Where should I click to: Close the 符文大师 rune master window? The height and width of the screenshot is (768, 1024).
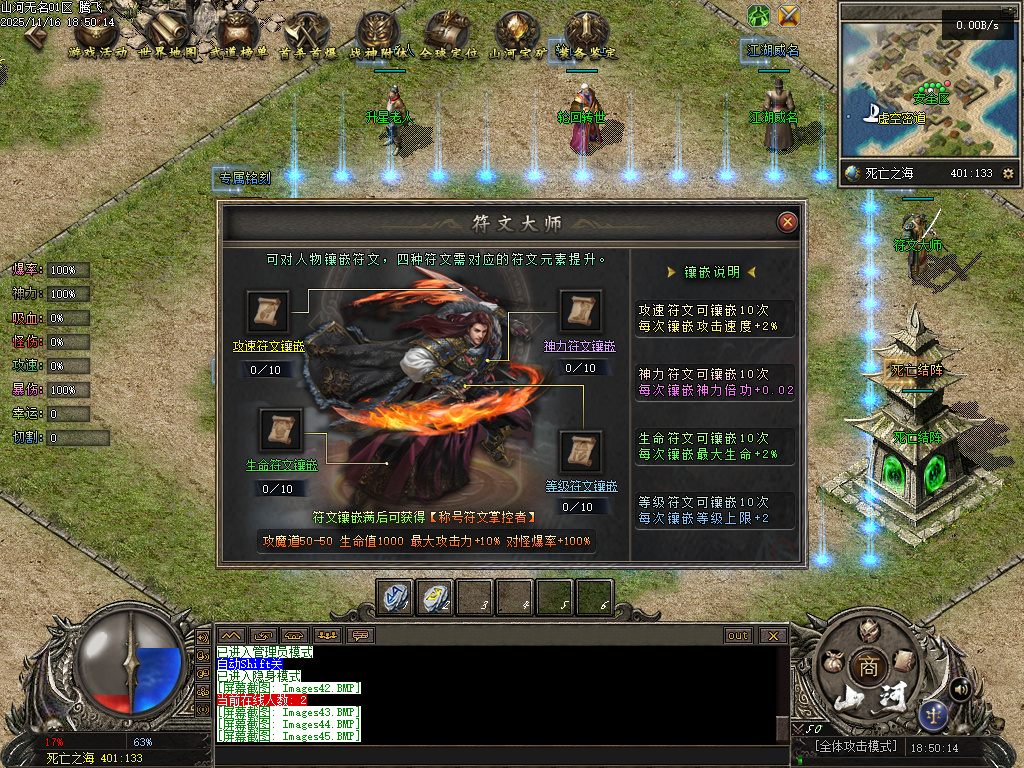(x=788, y=222)
